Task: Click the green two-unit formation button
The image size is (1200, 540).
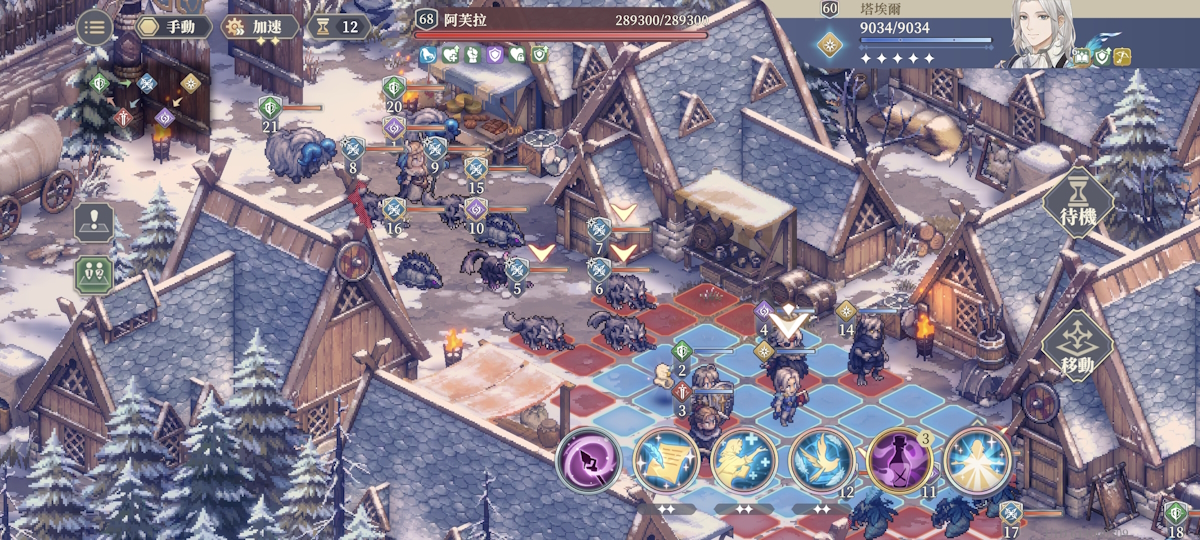Action: coord(94,274)
